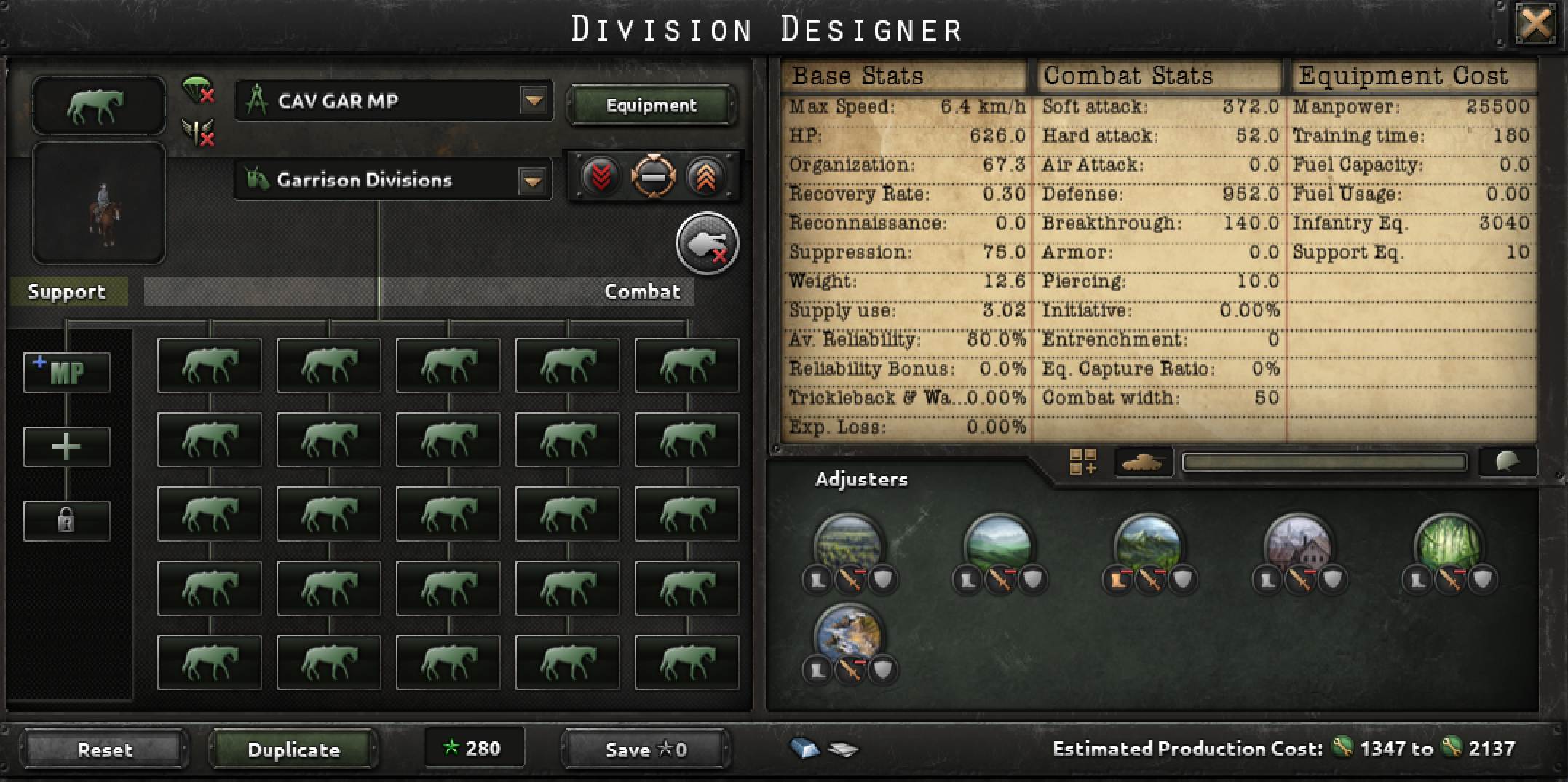Toggle the template lock icon
Viewport: 1568px width, 782px height.
pos(67,521)
